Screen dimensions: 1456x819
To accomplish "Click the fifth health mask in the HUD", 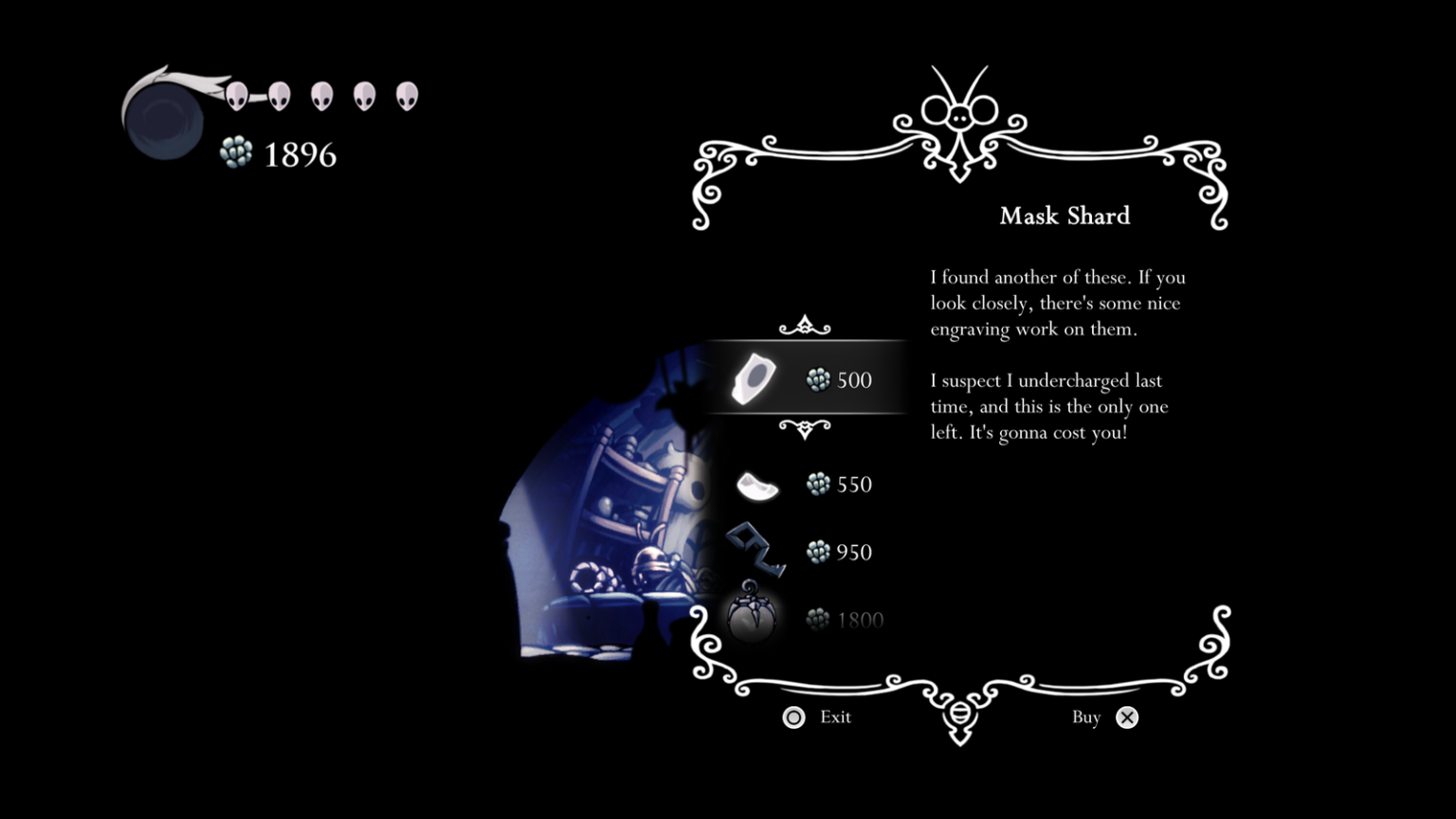I will 407,96.
